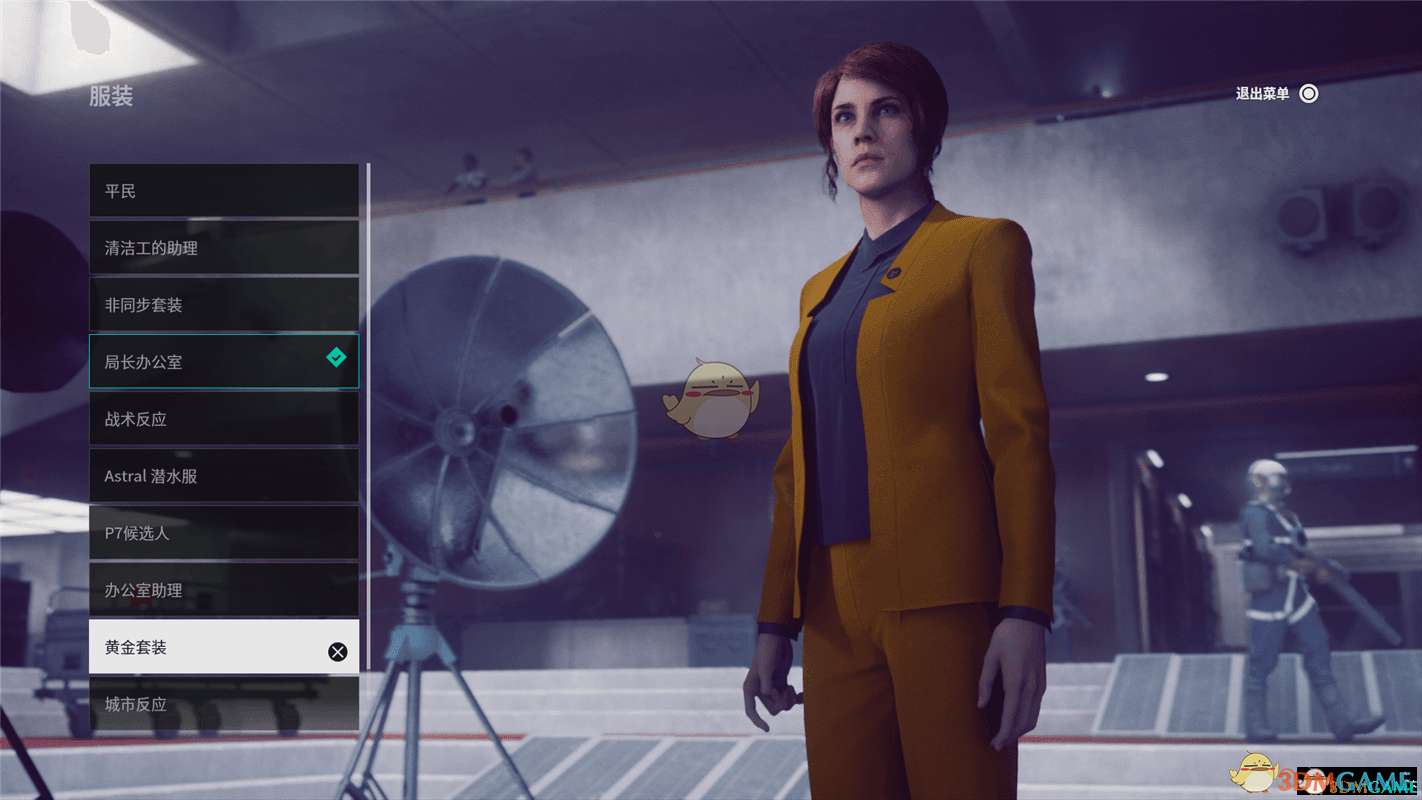Equip the highlighted 黄金套装 outfit
Image resolution: width=1422 pixels, height=800 pixels.
[223, 647]
